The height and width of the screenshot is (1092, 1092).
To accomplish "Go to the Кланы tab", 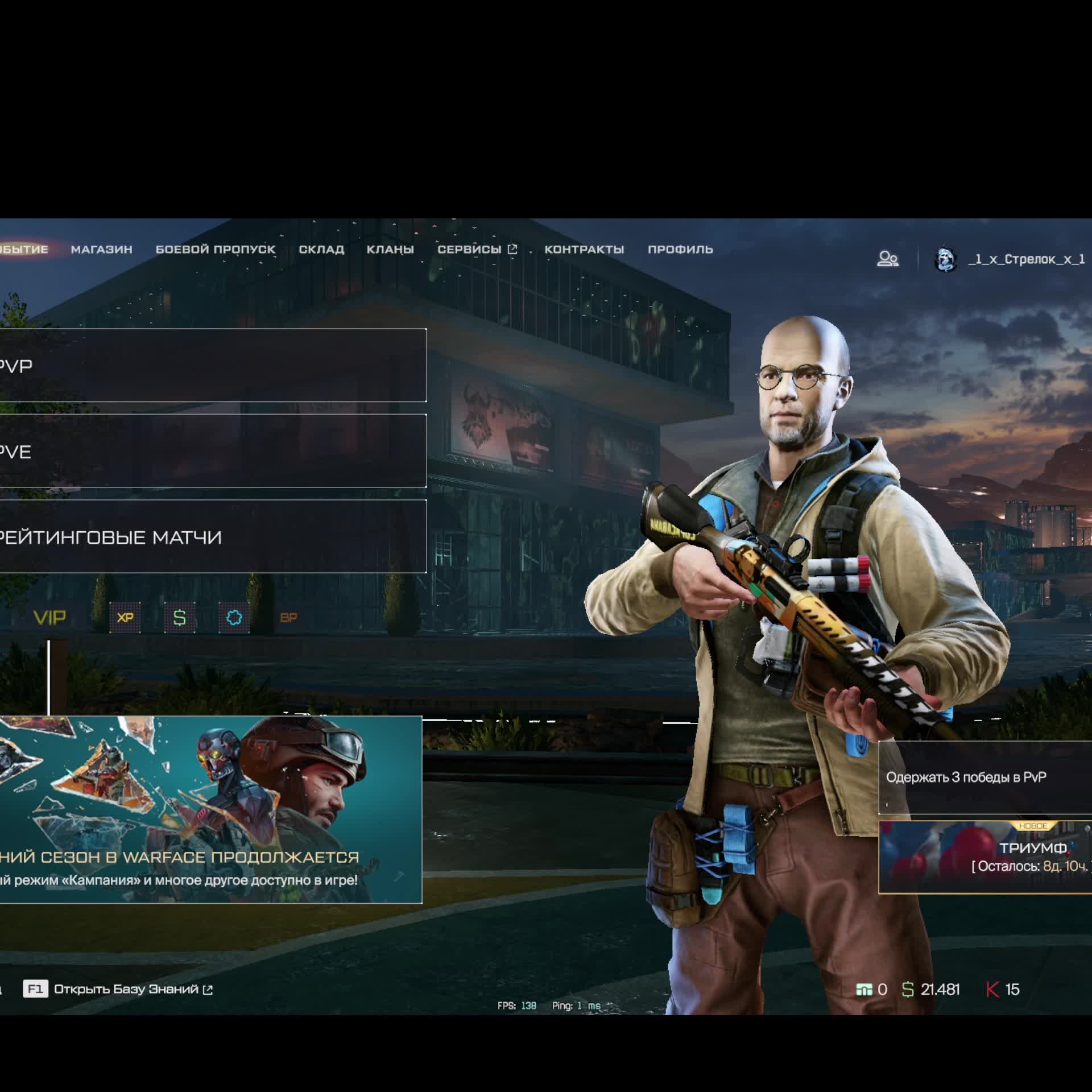I will point(390,249).
